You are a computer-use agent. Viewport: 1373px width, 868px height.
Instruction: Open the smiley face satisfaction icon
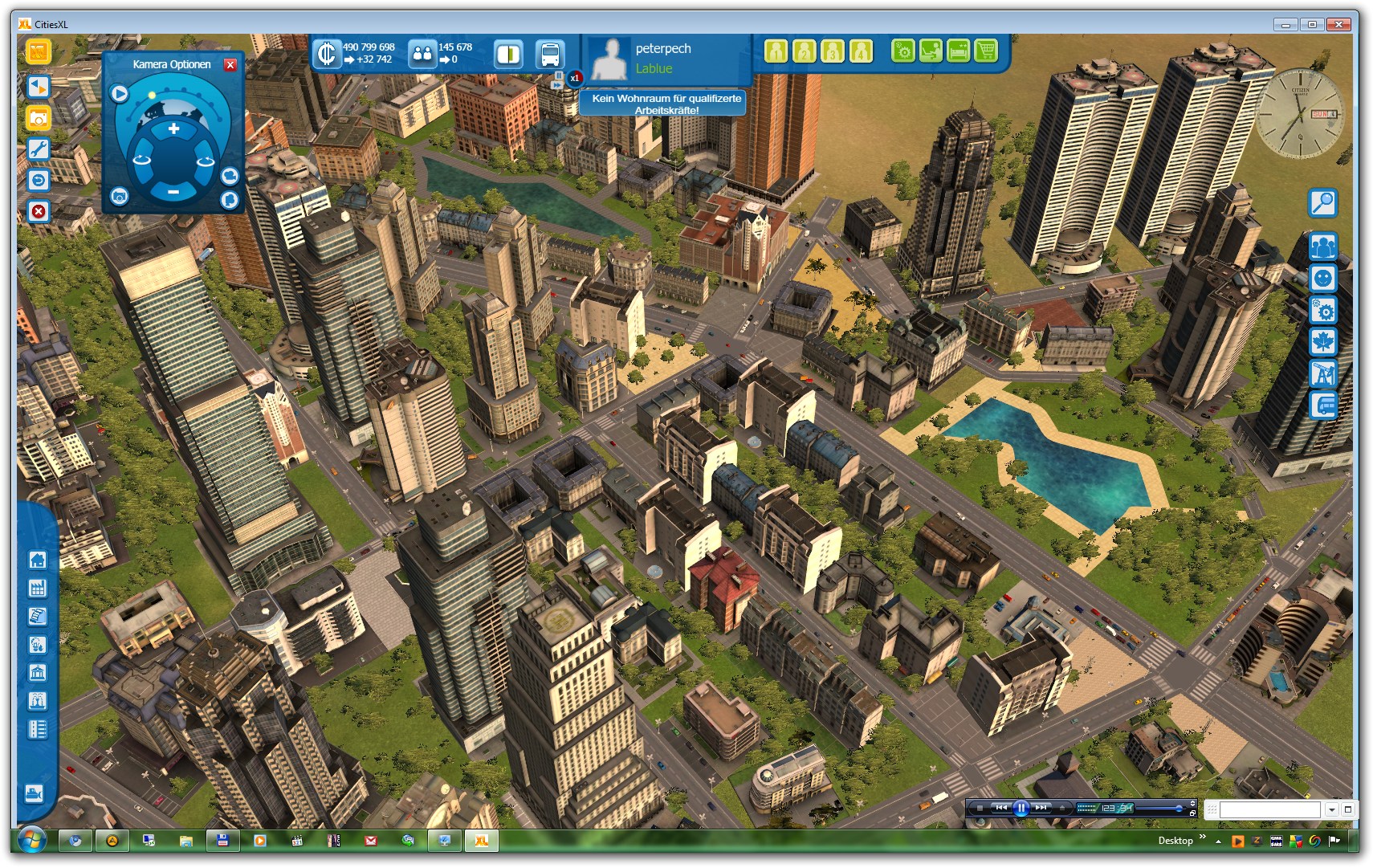1322,278
